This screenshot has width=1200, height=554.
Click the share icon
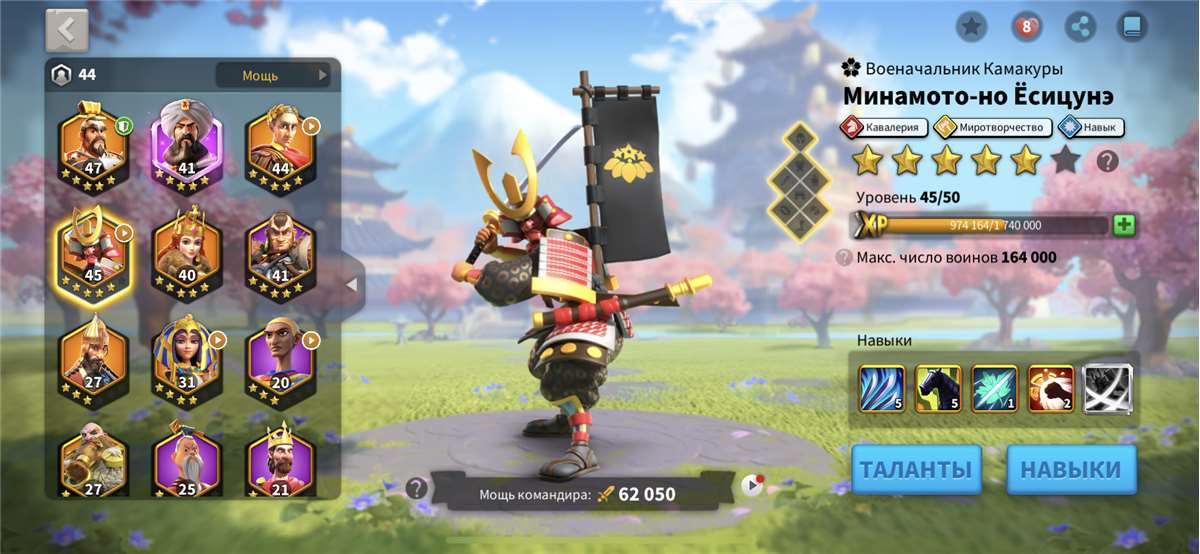coord(1079,27)
